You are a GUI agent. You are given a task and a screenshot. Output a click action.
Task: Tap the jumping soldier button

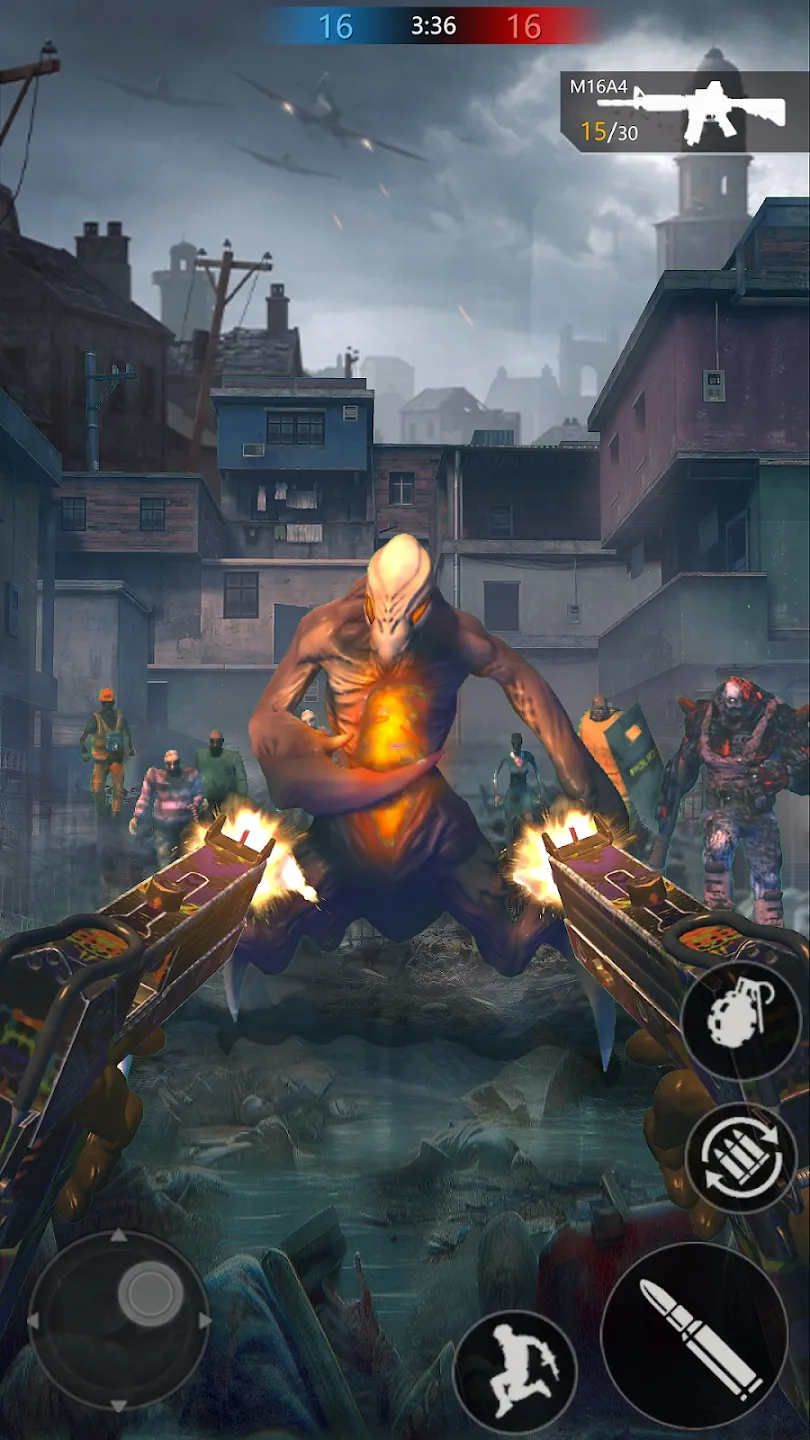tap(515, 1371)
